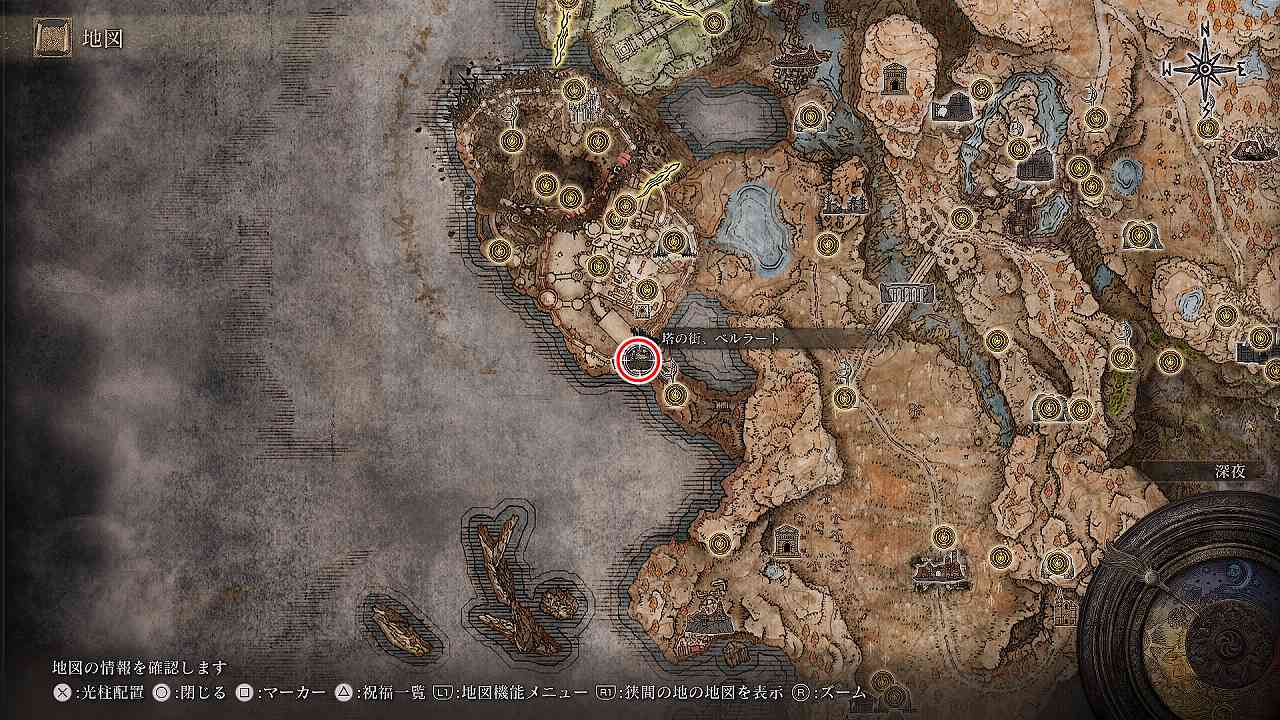Click the compass rose on the map
The height and width of the screenshot is (720, 1280).
(x=1204, y=68)
